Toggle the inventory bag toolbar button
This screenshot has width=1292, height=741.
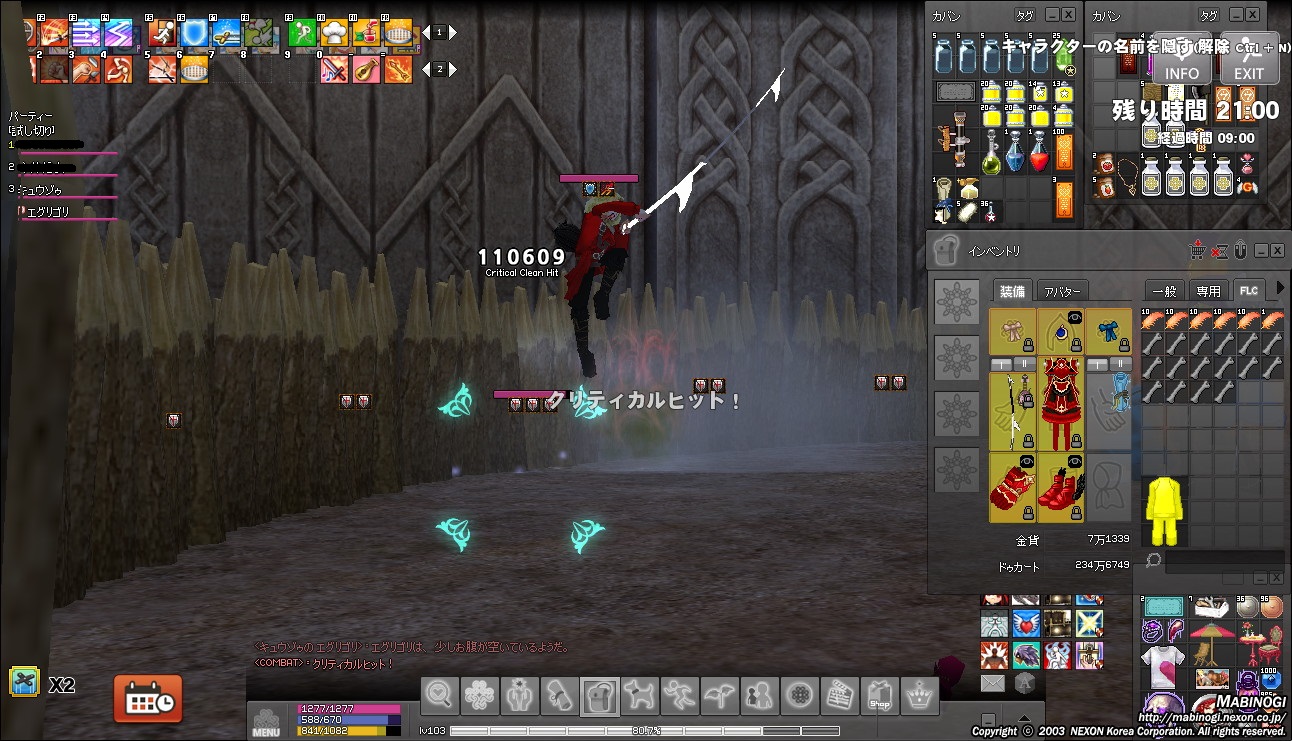pyautogui.click(x=599, y=694)
